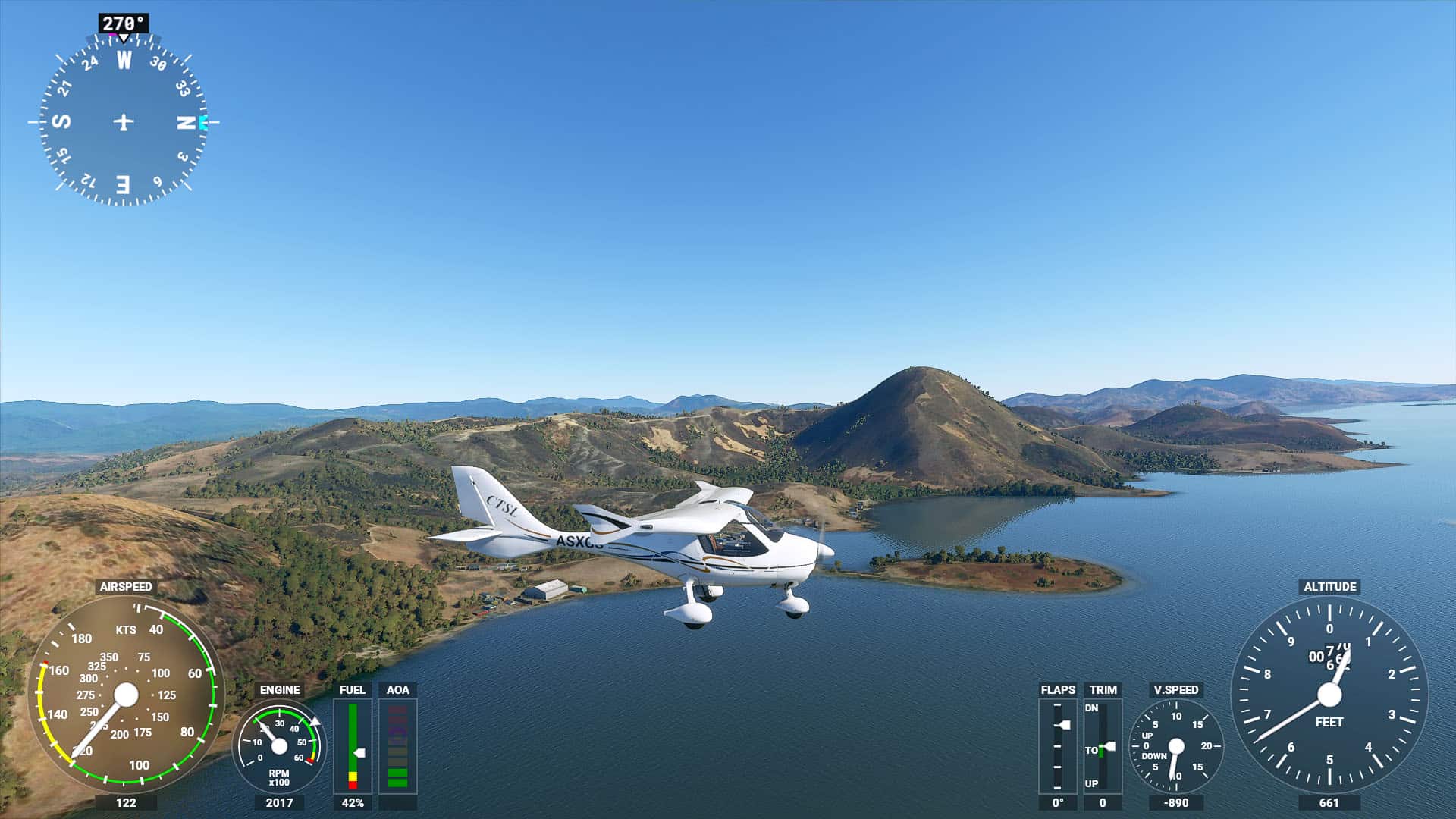Select the altitude gauge

[x=1329, y=694]
